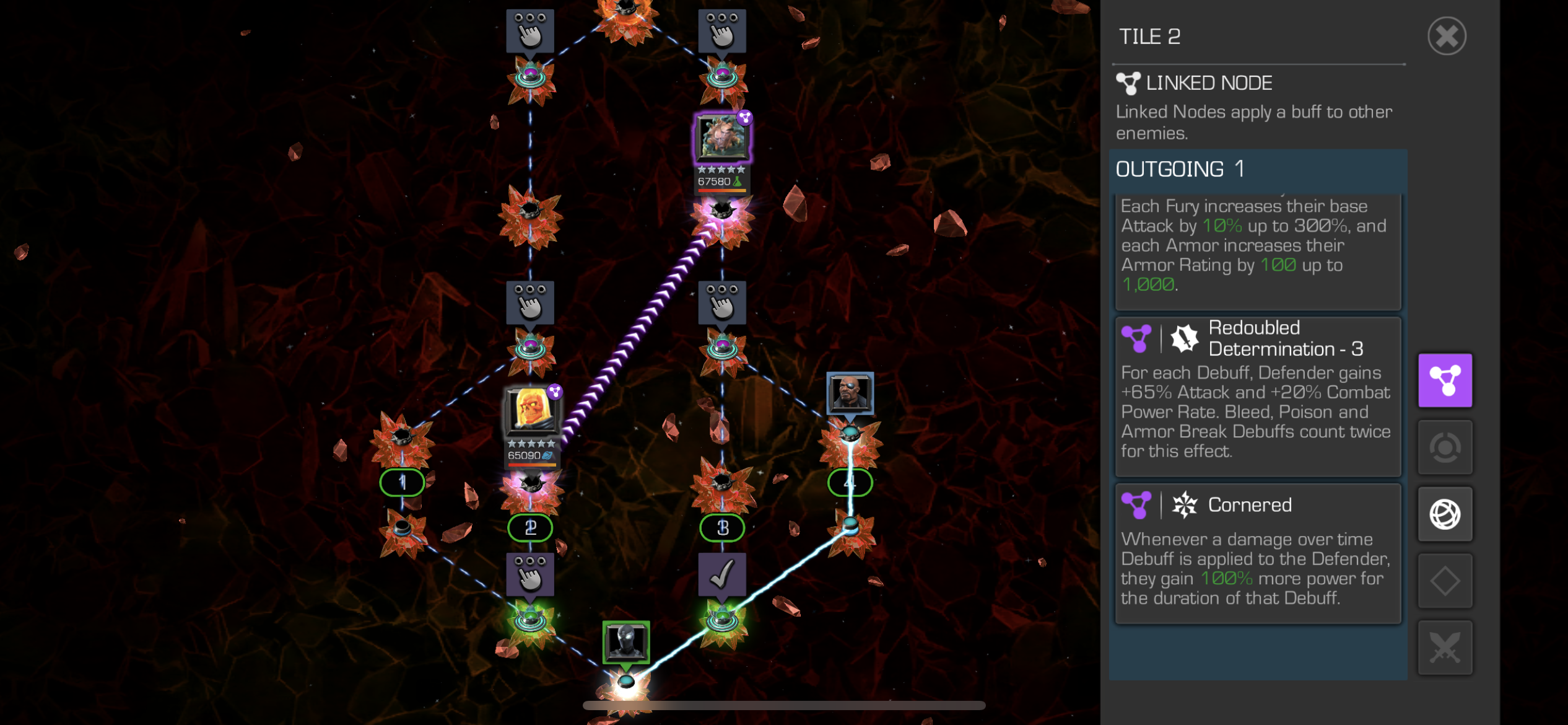The height and width of the screenshot is (725, 1568).
Task: Select the Cosmic Ghost Rider defender node
Action: [x=531, y=412]
